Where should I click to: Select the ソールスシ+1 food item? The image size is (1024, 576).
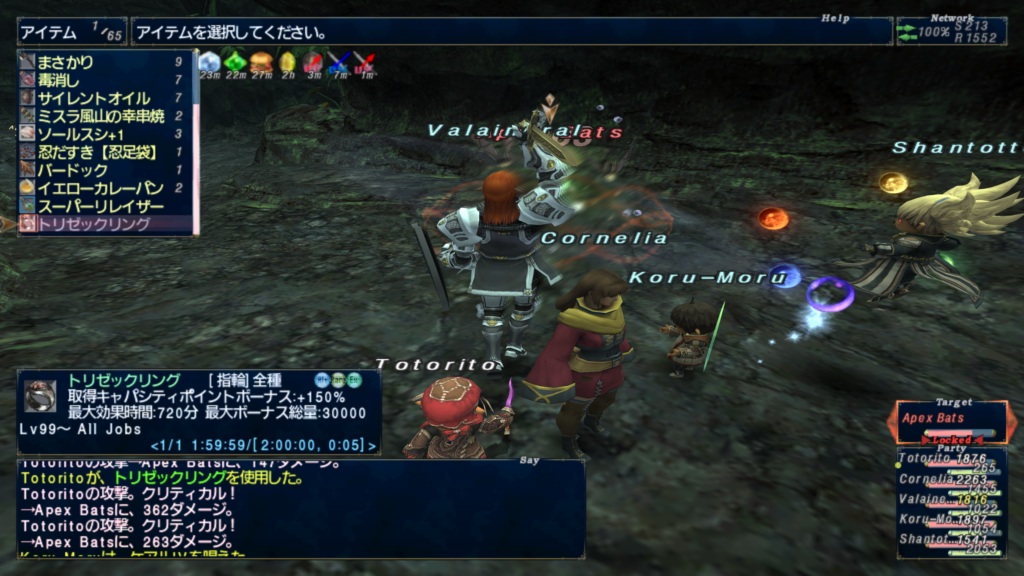[81, 134]
